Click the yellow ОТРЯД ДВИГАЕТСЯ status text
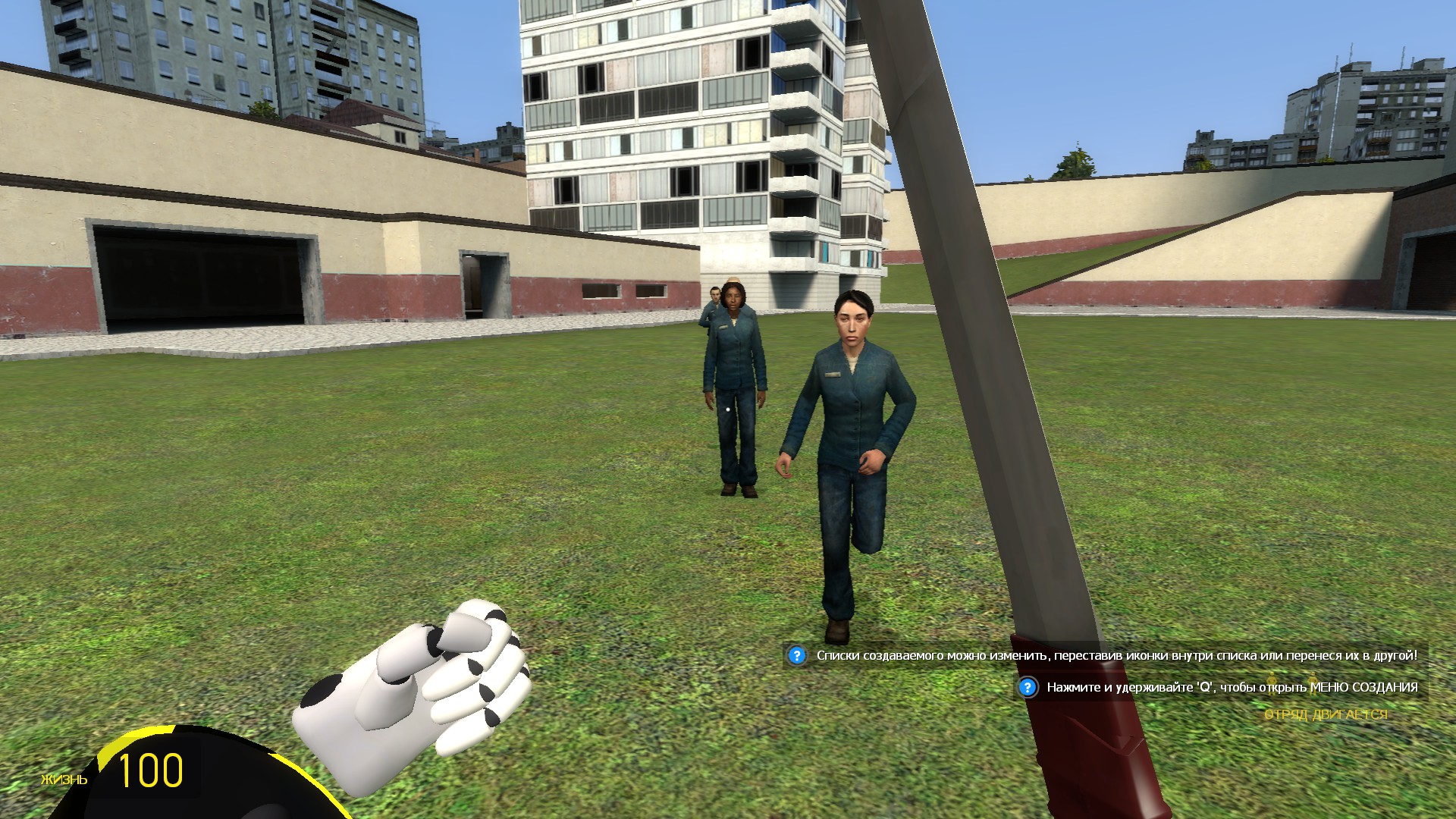Screen dimensions: 1456x819 (x=1326, y=715)
